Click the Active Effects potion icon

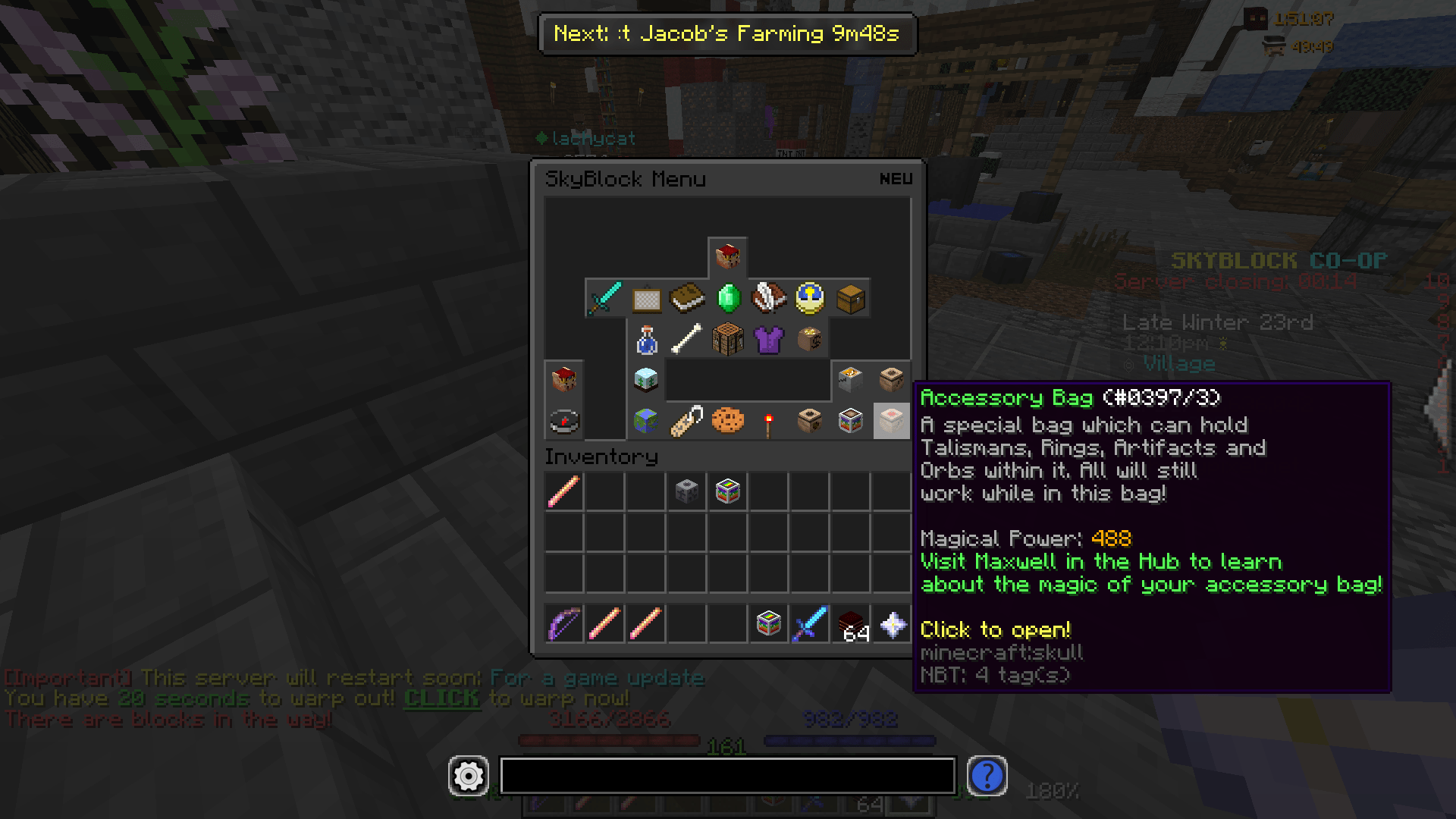pyautogui.click(x=645, y=339)
